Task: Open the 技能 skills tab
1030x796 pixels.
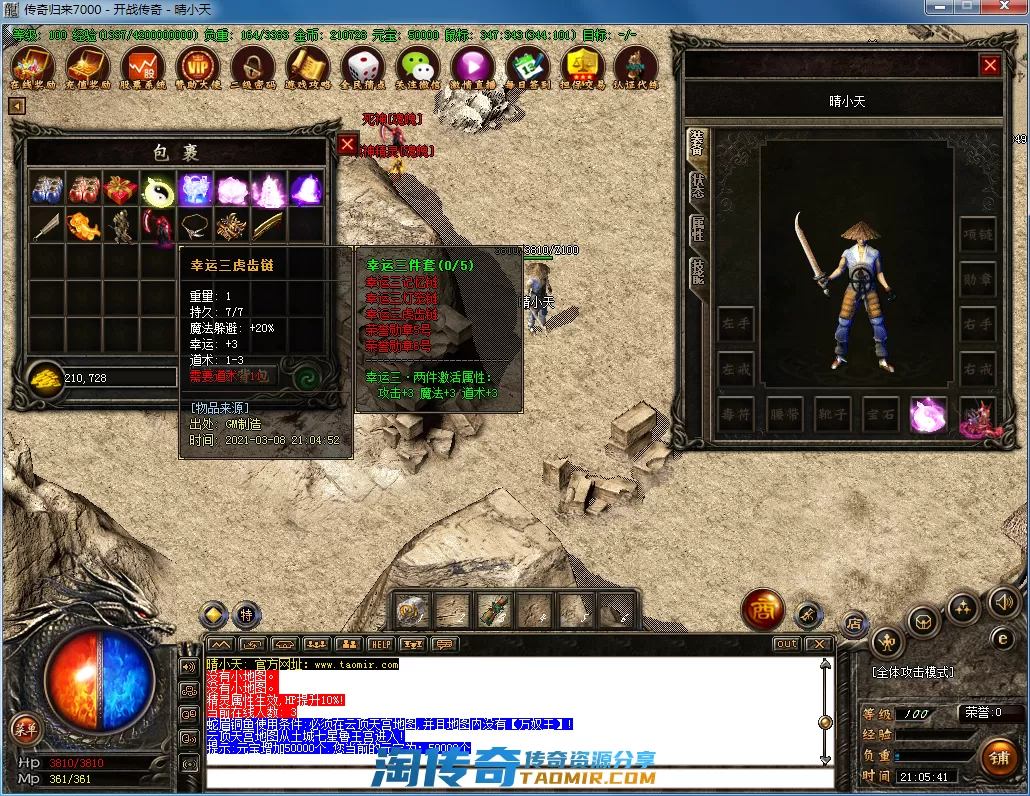Action: [x=697, y=271]
